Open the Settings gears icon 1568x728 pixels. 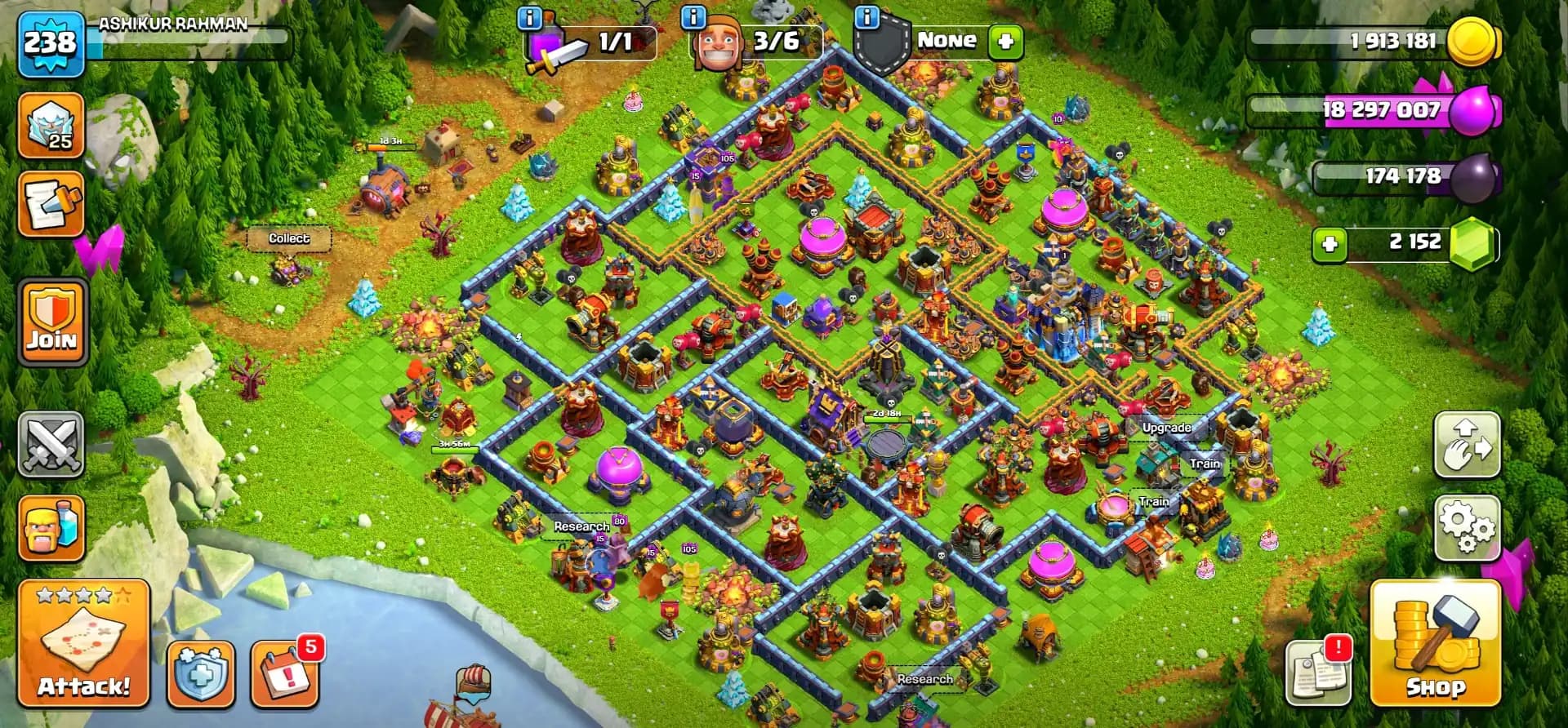click(1467, 529)
